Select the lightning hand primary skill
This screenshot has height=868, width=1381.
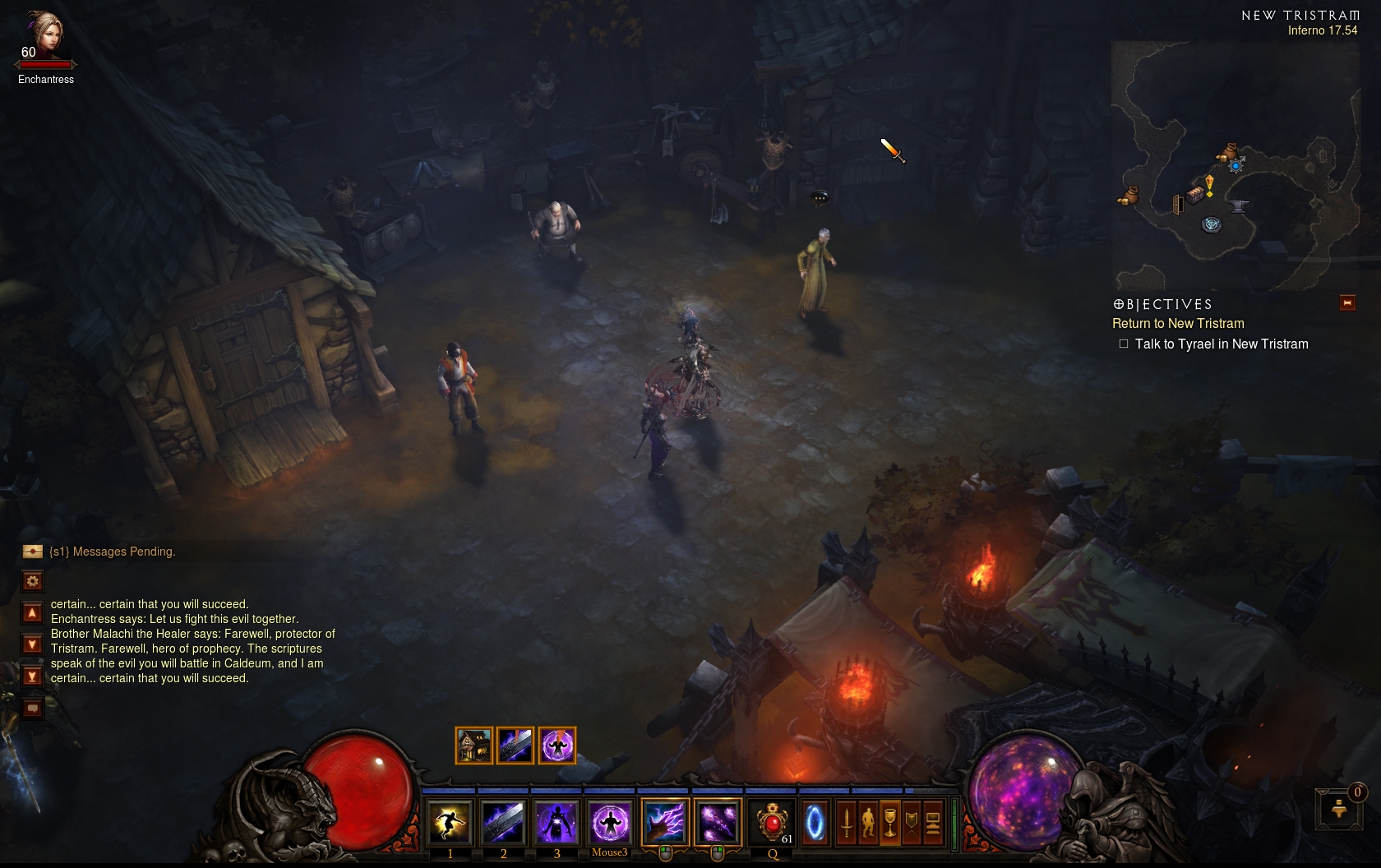coord(664,822)
